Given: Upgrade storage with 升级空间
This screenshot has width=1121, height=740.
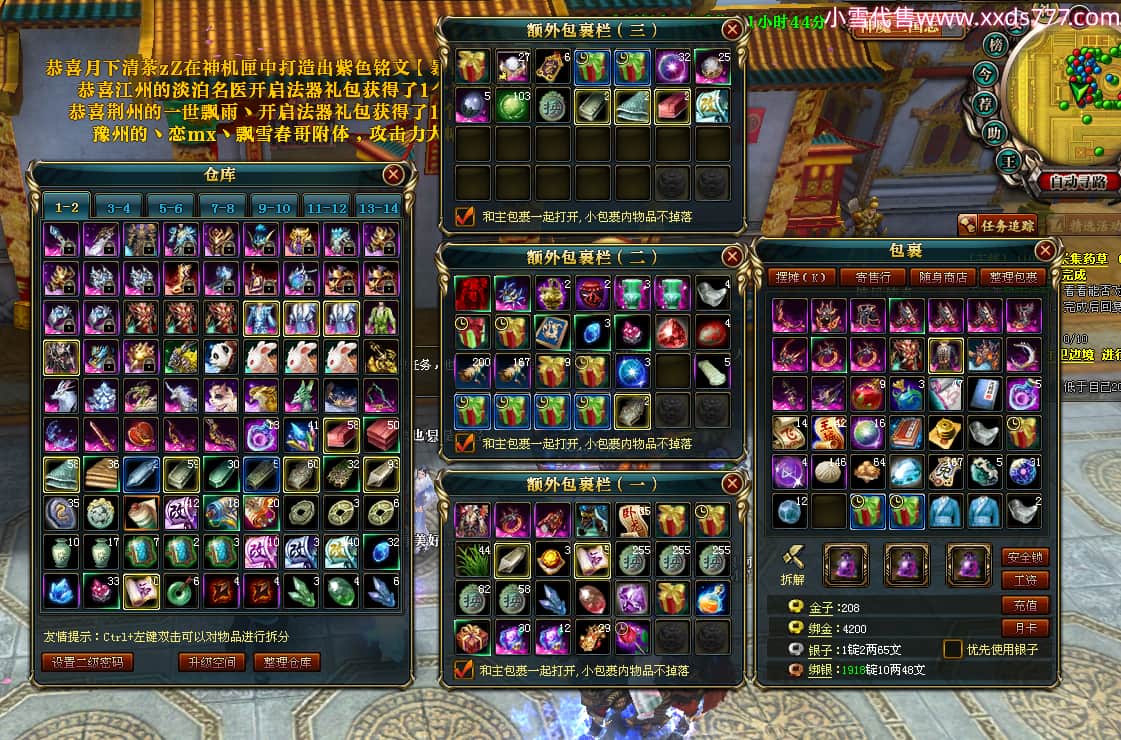Looking at the screenshot, I should [x=210, y=662].
